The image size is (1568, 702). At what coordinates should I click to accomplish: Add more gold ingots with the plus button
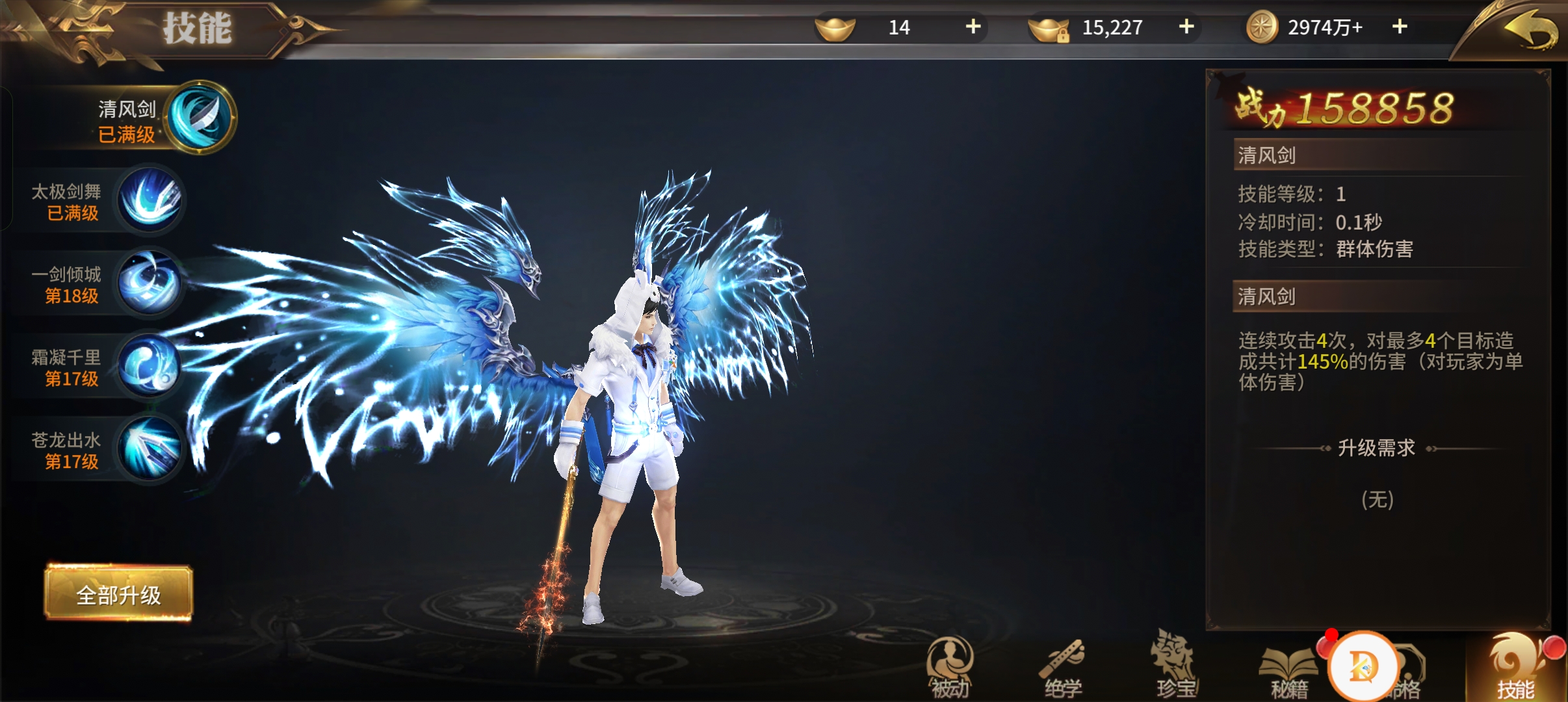coord(973,27)
